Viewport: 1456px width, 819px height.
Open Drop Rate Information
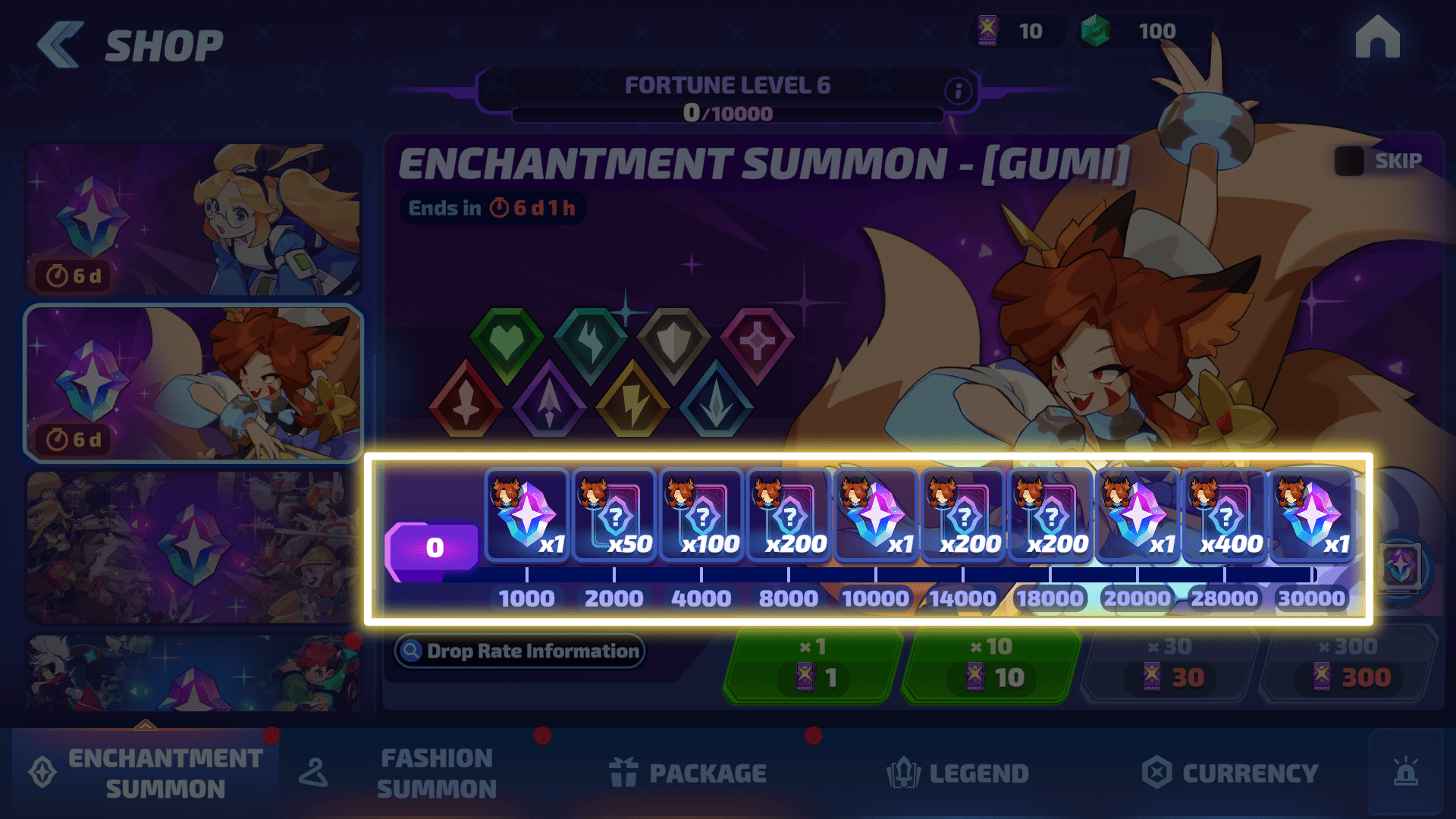coord(519,651)
